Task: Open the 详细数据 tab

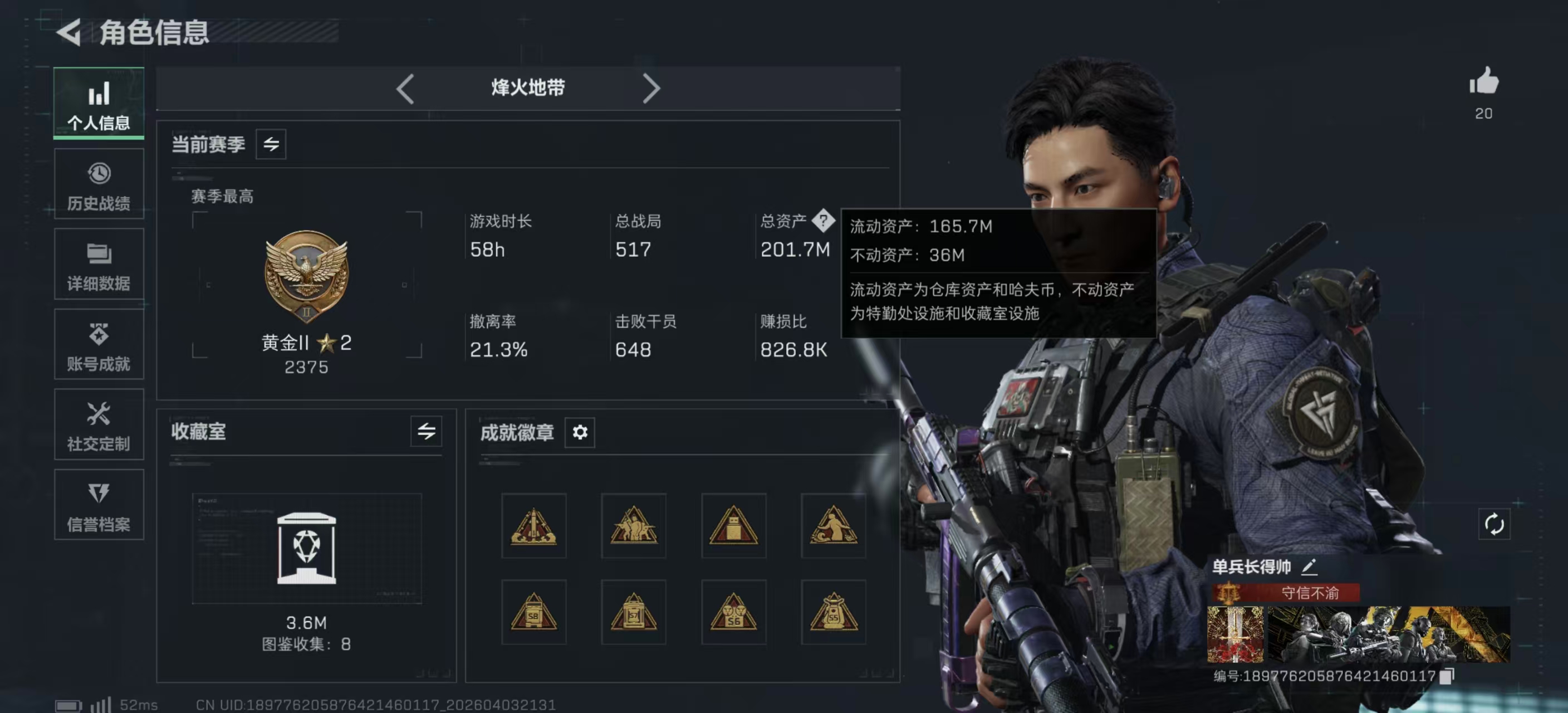Action: click(x=99, y=265)
